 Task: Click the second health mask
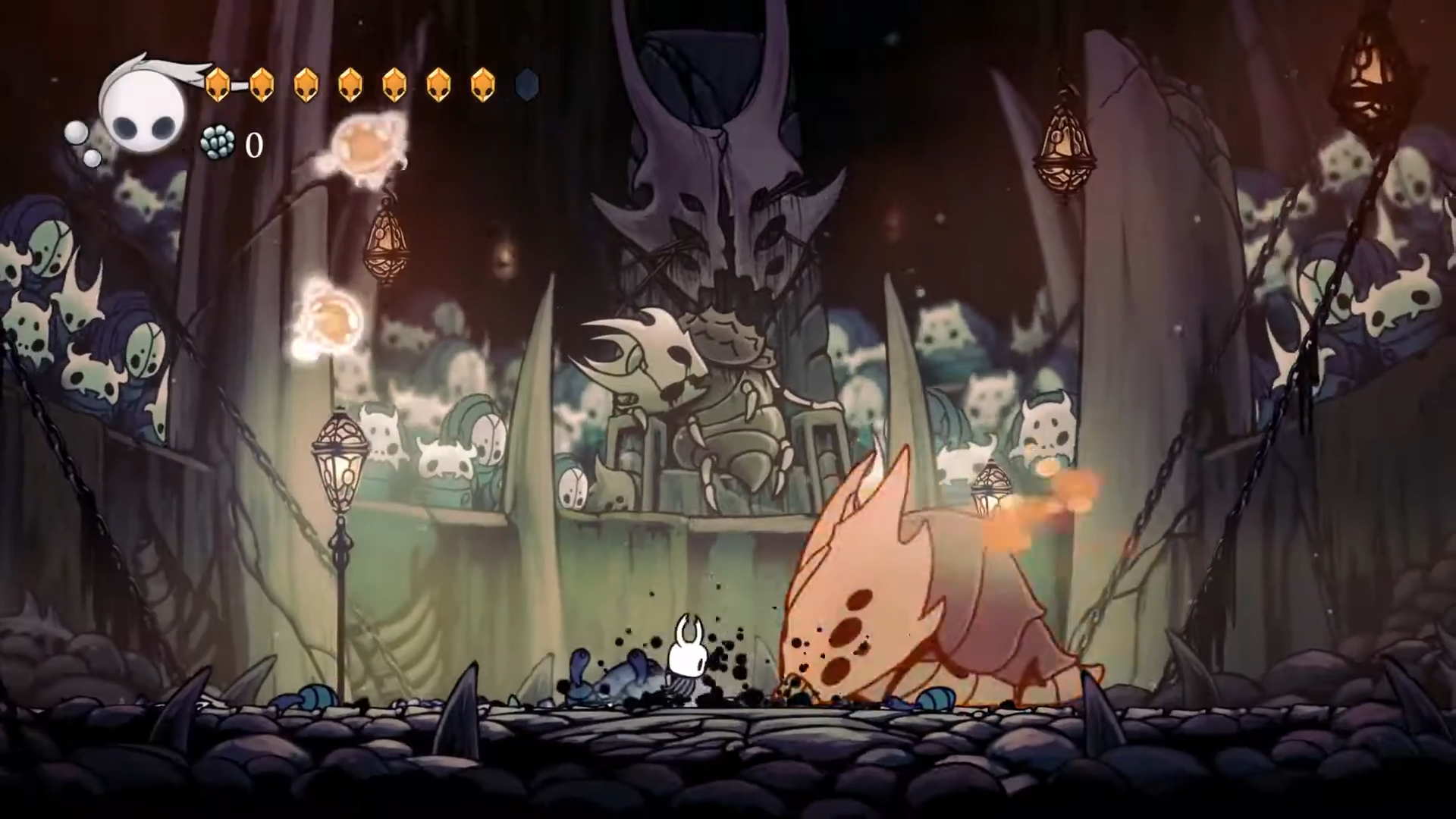tap(263, 84)
